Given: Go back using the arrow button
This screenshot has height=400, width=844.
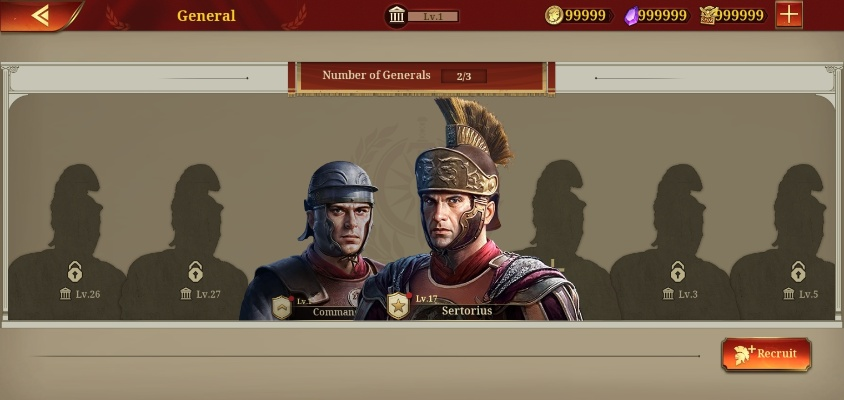Looking at the screenshot, I should [x=40, y=15].
